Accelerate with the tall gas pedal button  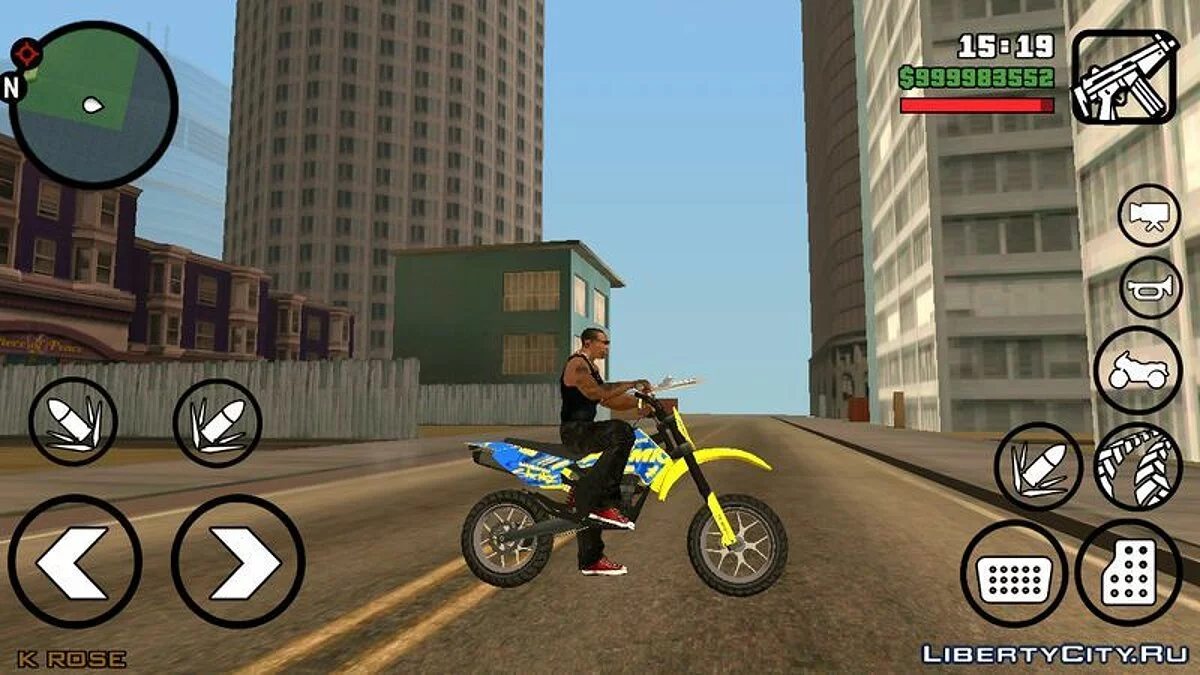coord(1129,573)
